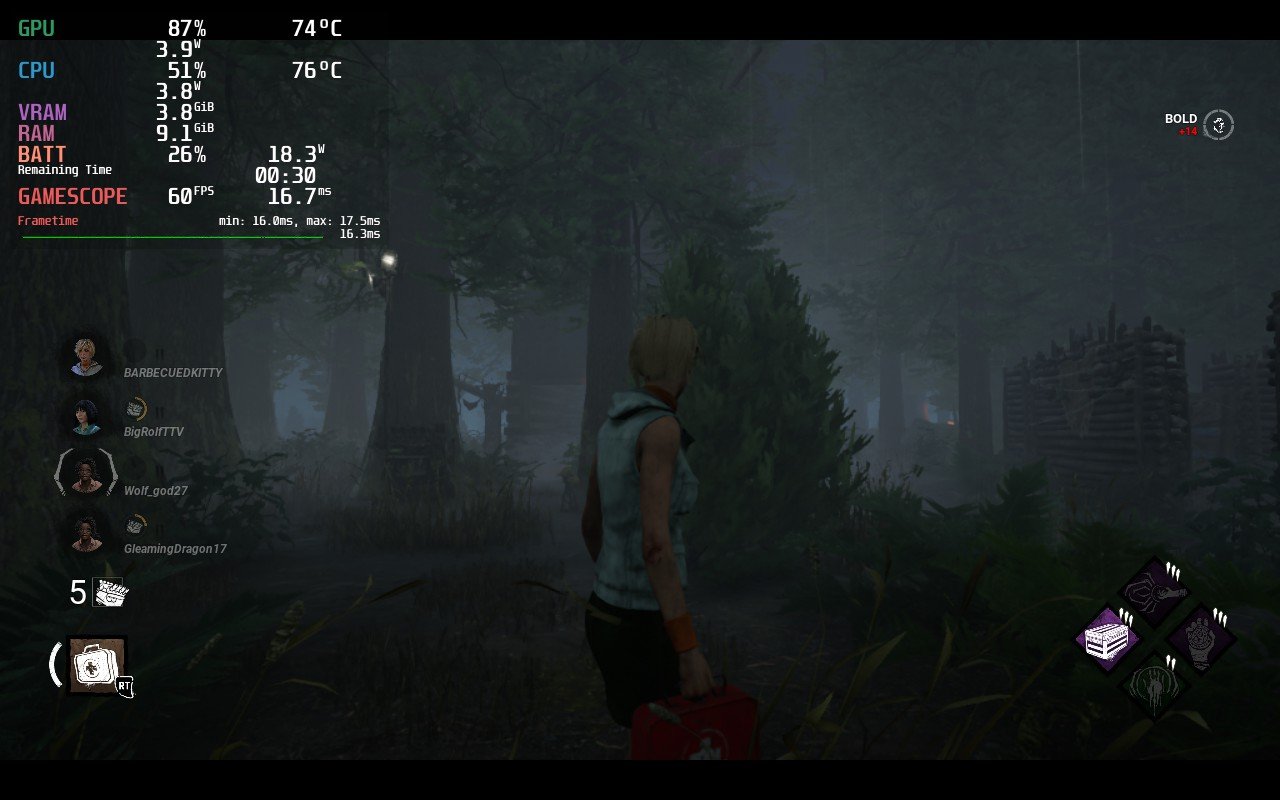Click the BOLD score event icon
Viewport: 1280px width, 800px height.
click(x=1218, y=125)
